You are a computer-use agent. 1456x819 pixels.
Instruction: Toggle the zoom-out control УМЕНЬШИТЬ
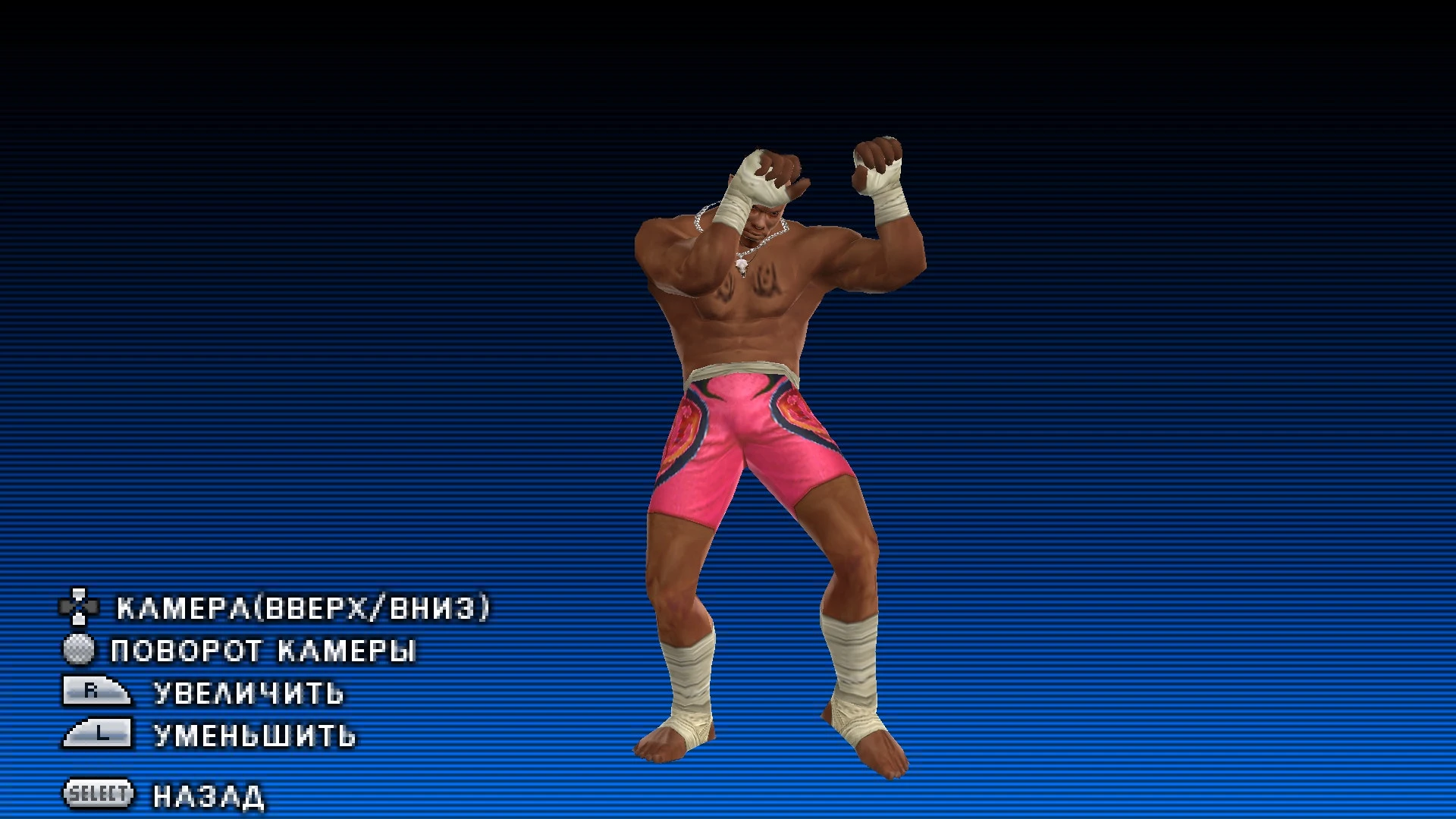(x=254, y=735)
